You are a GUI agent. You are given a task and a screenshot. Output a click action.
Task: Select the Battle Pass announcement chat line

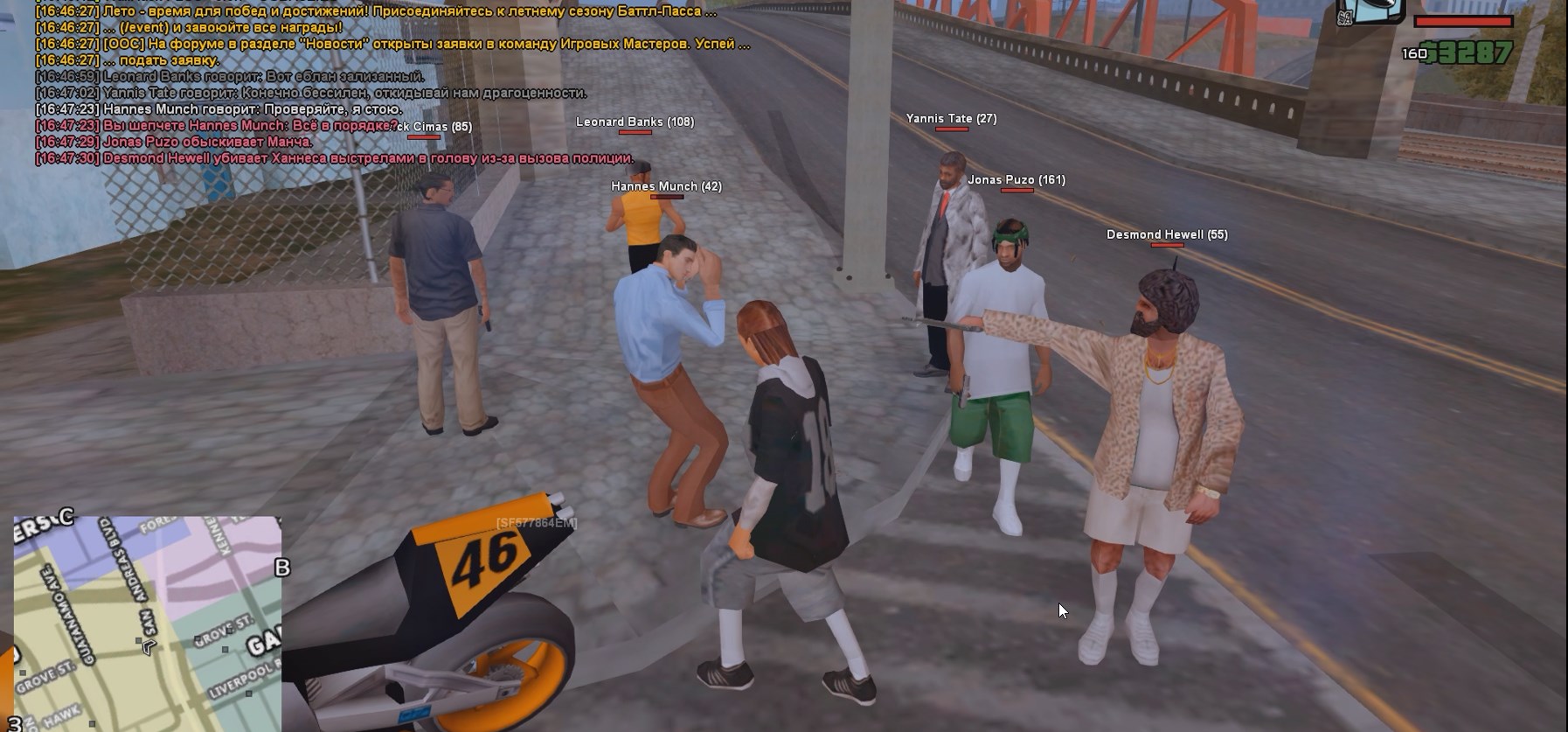pos(376,11)
